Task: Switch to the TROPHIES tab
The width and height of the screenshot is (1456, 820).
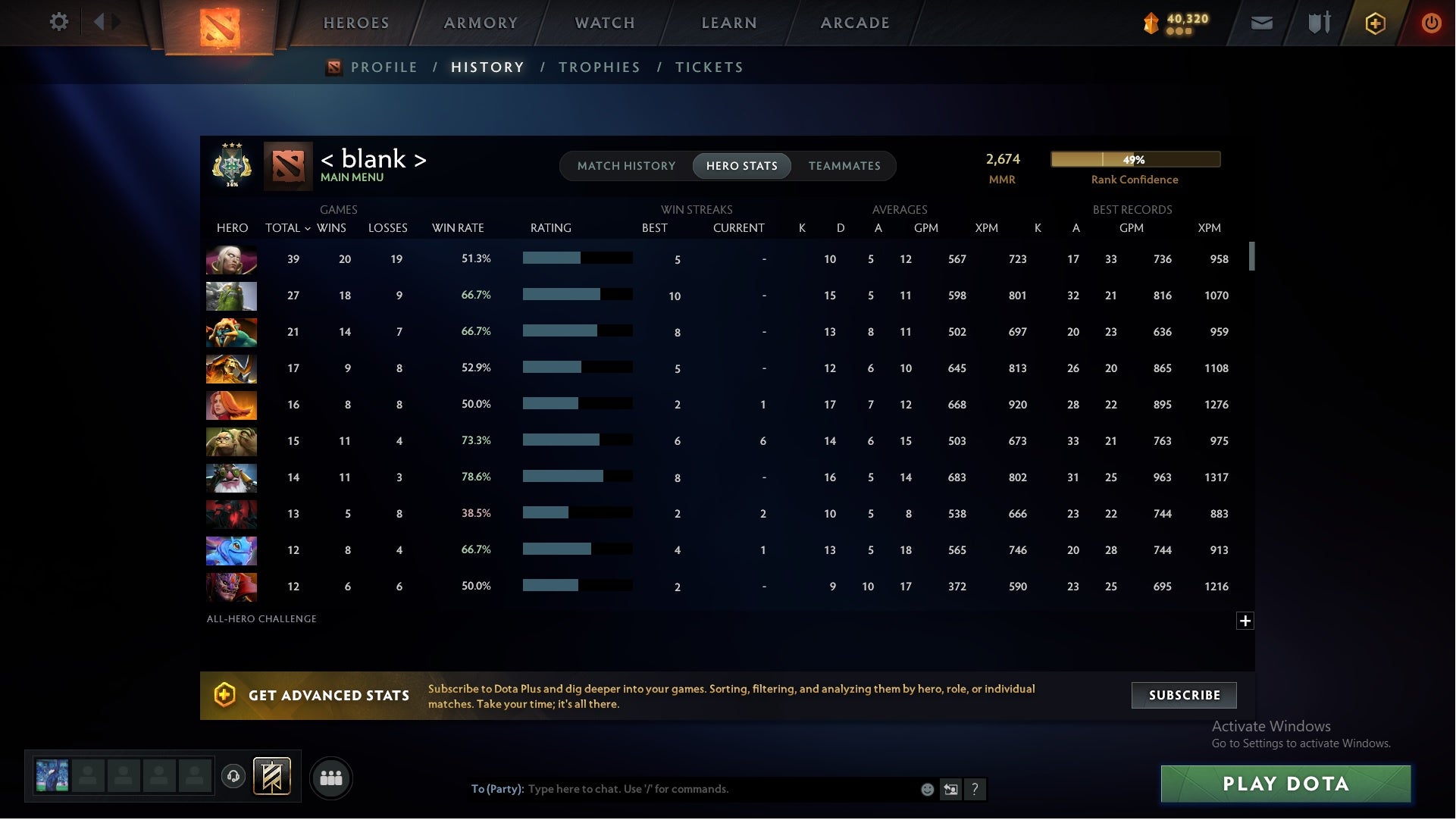Action: coord(599,67)
